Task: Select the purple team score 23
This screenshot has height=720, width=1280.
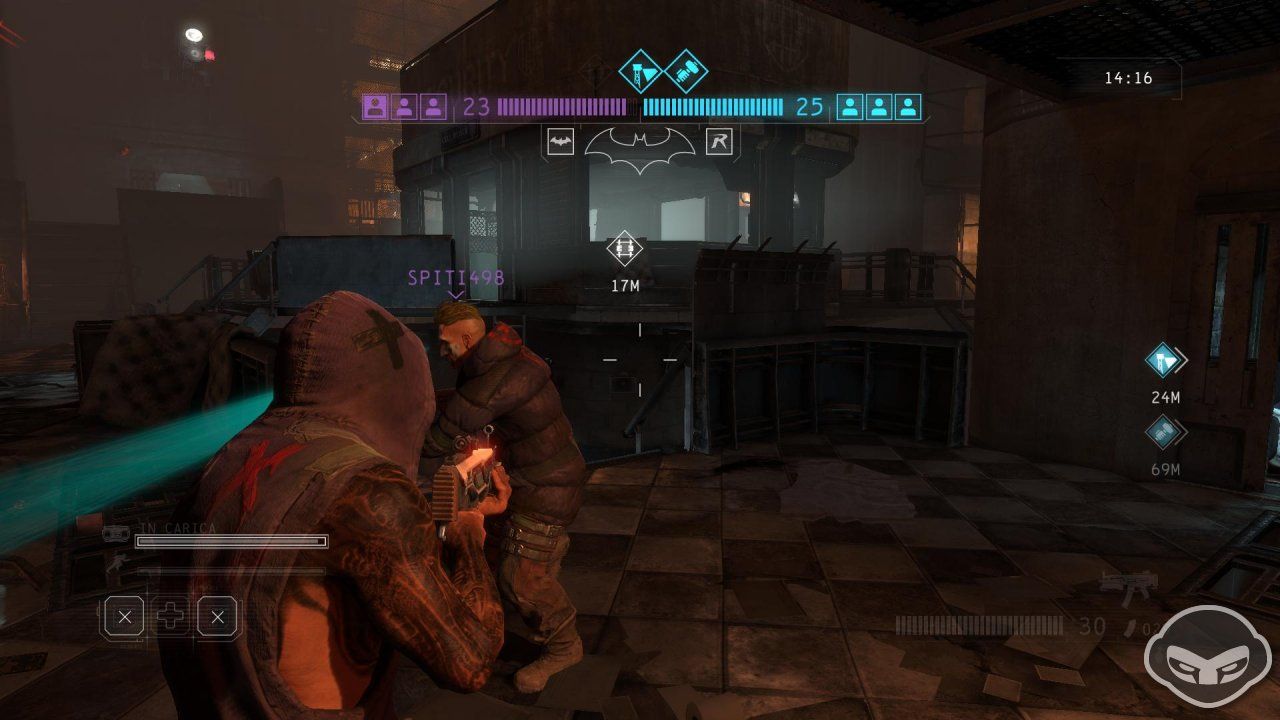Action: (477, 107)
